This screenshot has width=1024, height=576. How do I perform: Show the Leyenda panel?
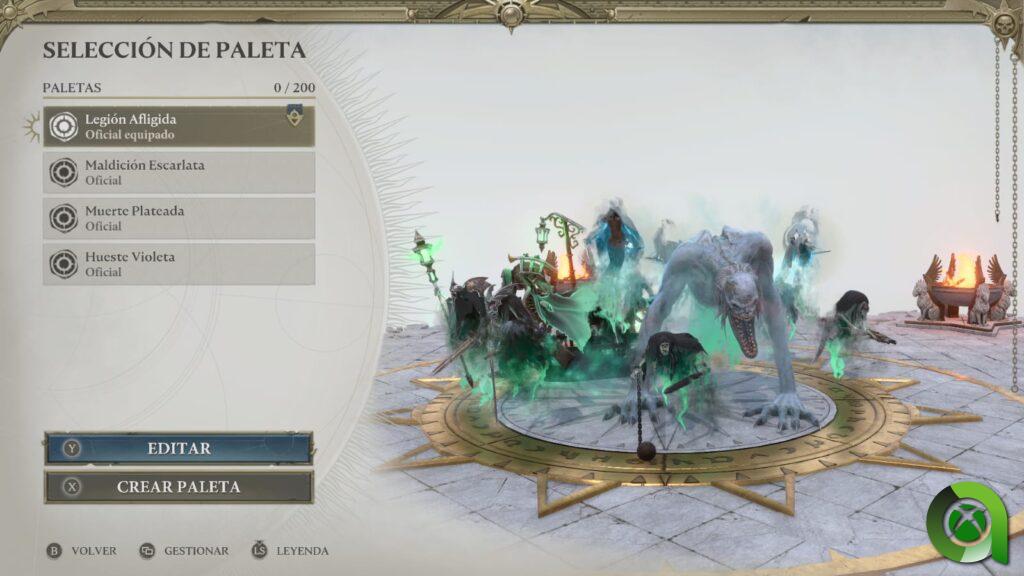pyautogui.click(x=290, y=551)
